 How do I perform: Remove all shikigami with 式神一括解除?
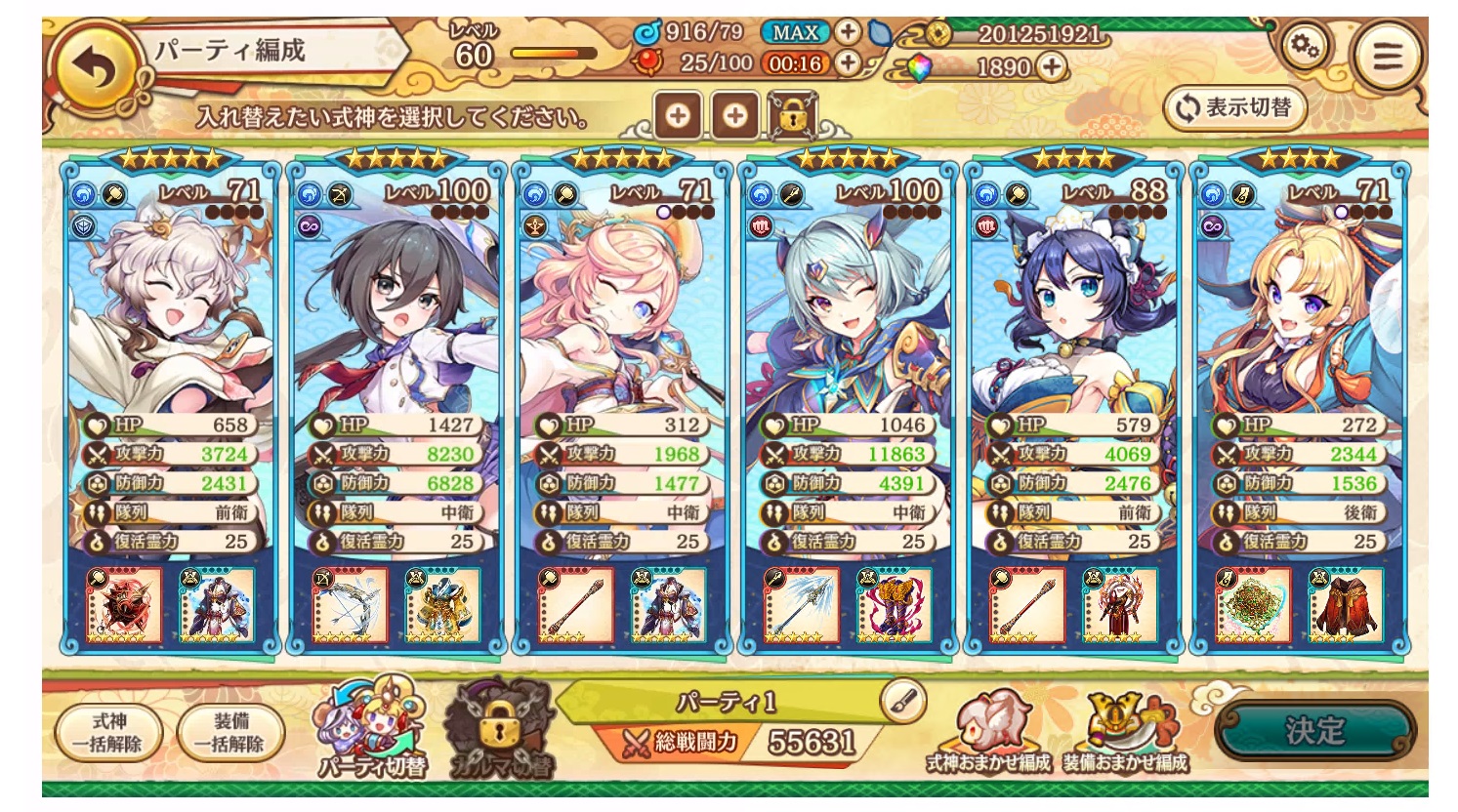pos(108,732)
